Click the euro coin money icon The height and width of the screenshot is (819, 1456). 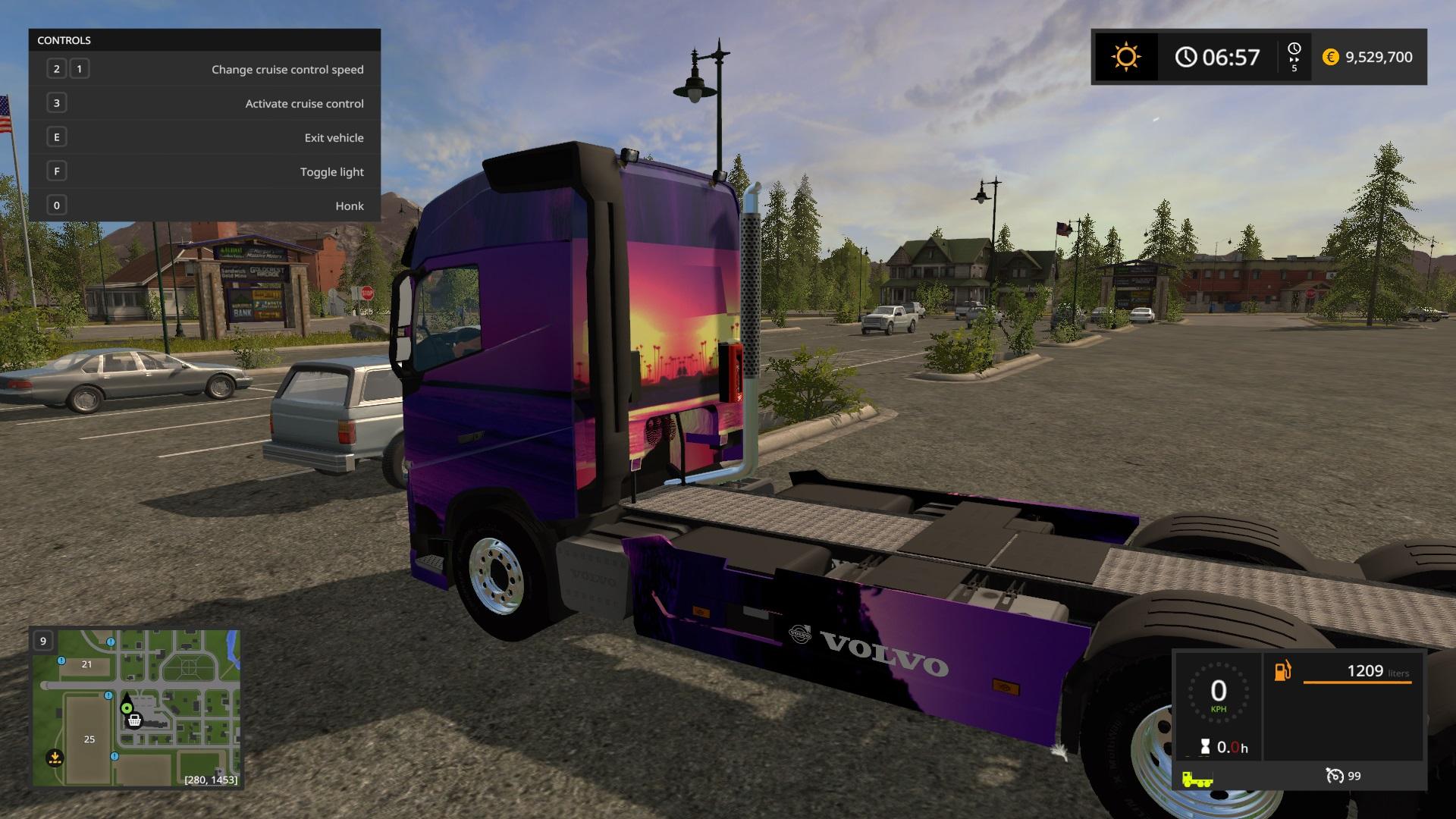[x=1330, y=57]
